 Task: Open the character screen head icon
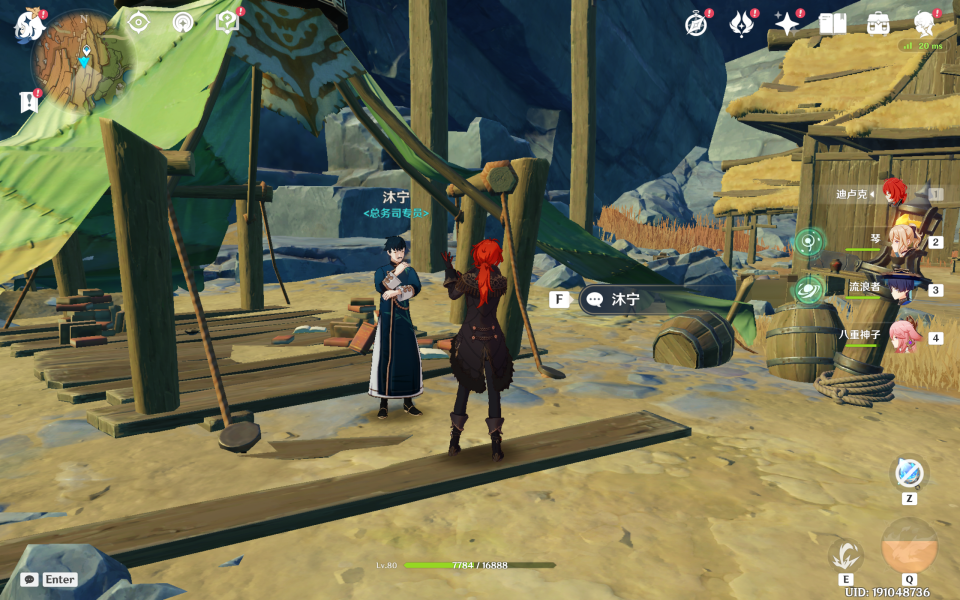pyautogui.click(x=924, y=24)
